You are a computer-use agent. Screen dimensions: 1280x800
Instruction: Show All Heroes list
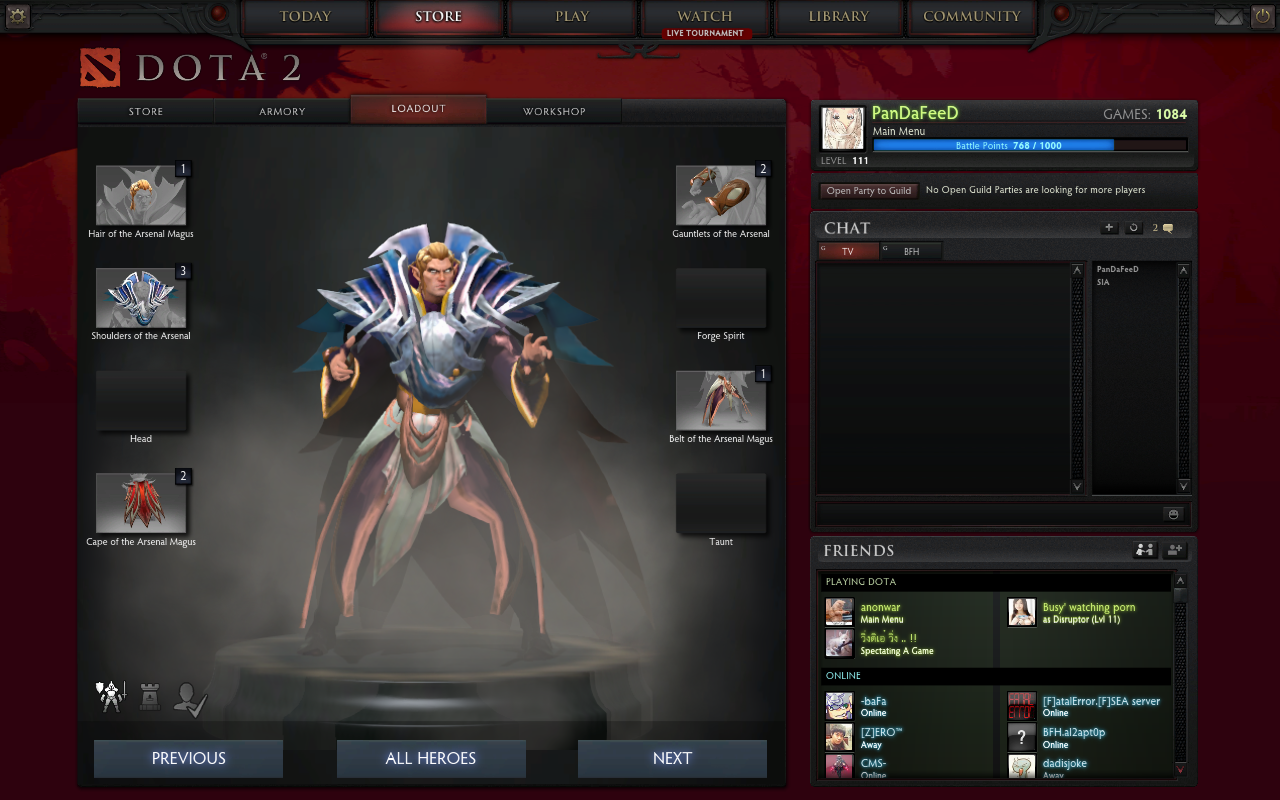(431, 758)
